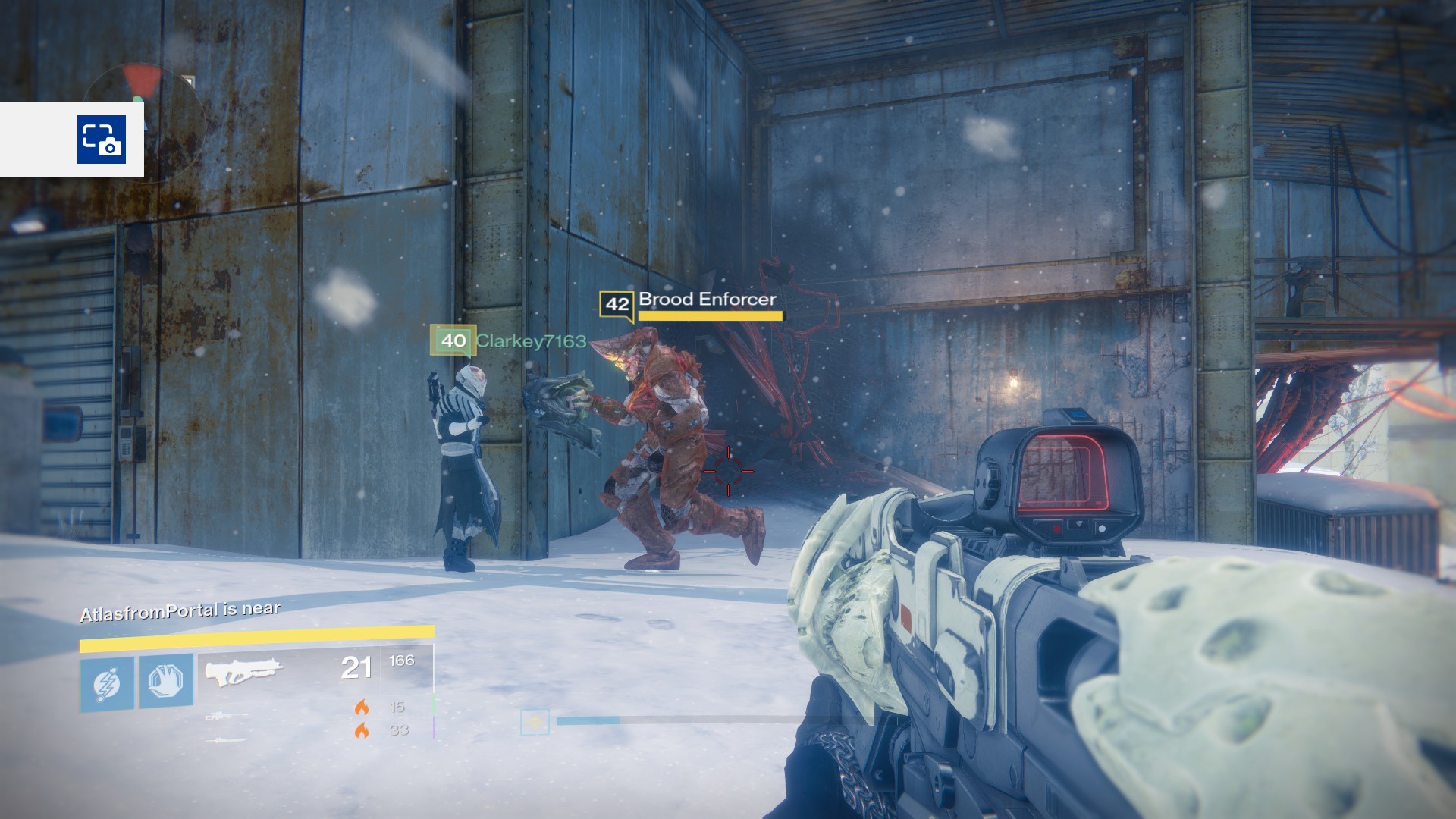
Task: Switch to the sniper rifle special weapon
Action: click(225, 716)
